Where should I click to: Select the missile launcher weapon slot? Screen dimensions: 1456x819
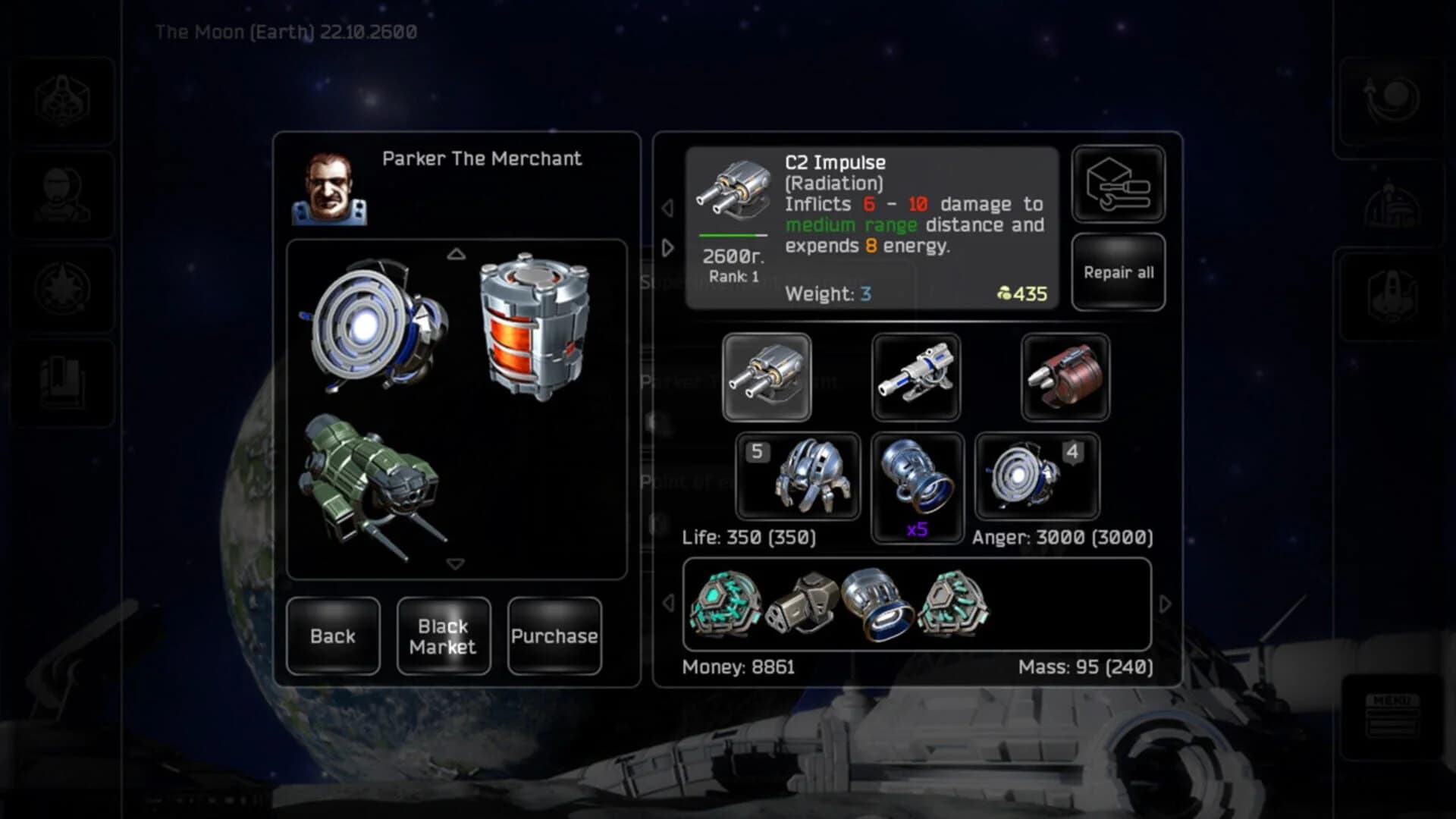1065,377
